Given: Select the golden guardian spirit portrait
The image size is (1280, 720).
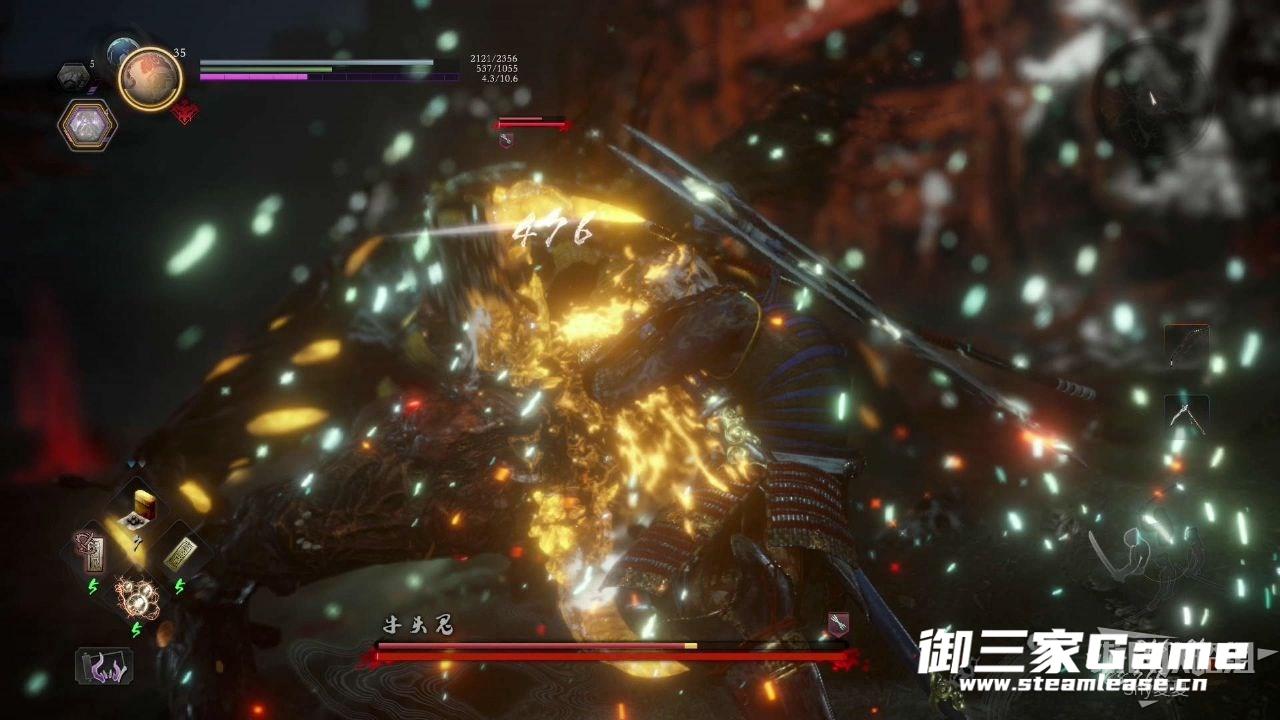Looking at the screenshot, I should coord(150,78).
